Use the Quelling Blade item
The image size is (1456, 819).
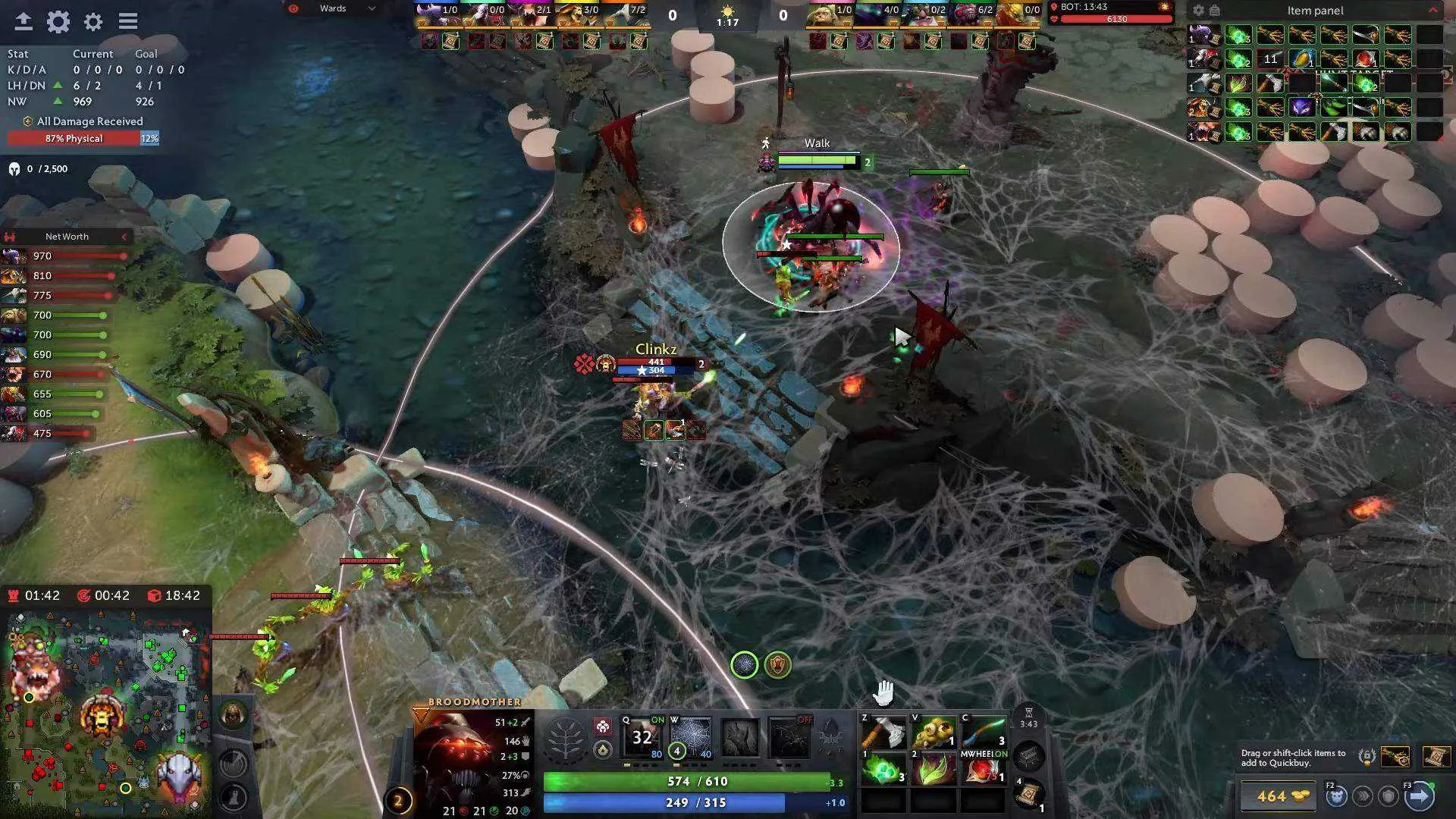click(x=883, y=733)
